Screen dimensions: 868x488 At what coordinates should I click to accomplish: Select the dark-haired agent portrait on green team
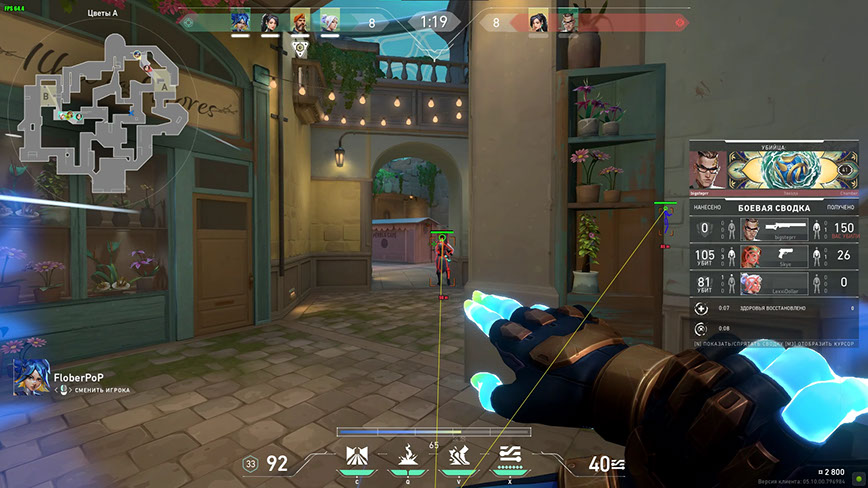[x=270, y=22]
